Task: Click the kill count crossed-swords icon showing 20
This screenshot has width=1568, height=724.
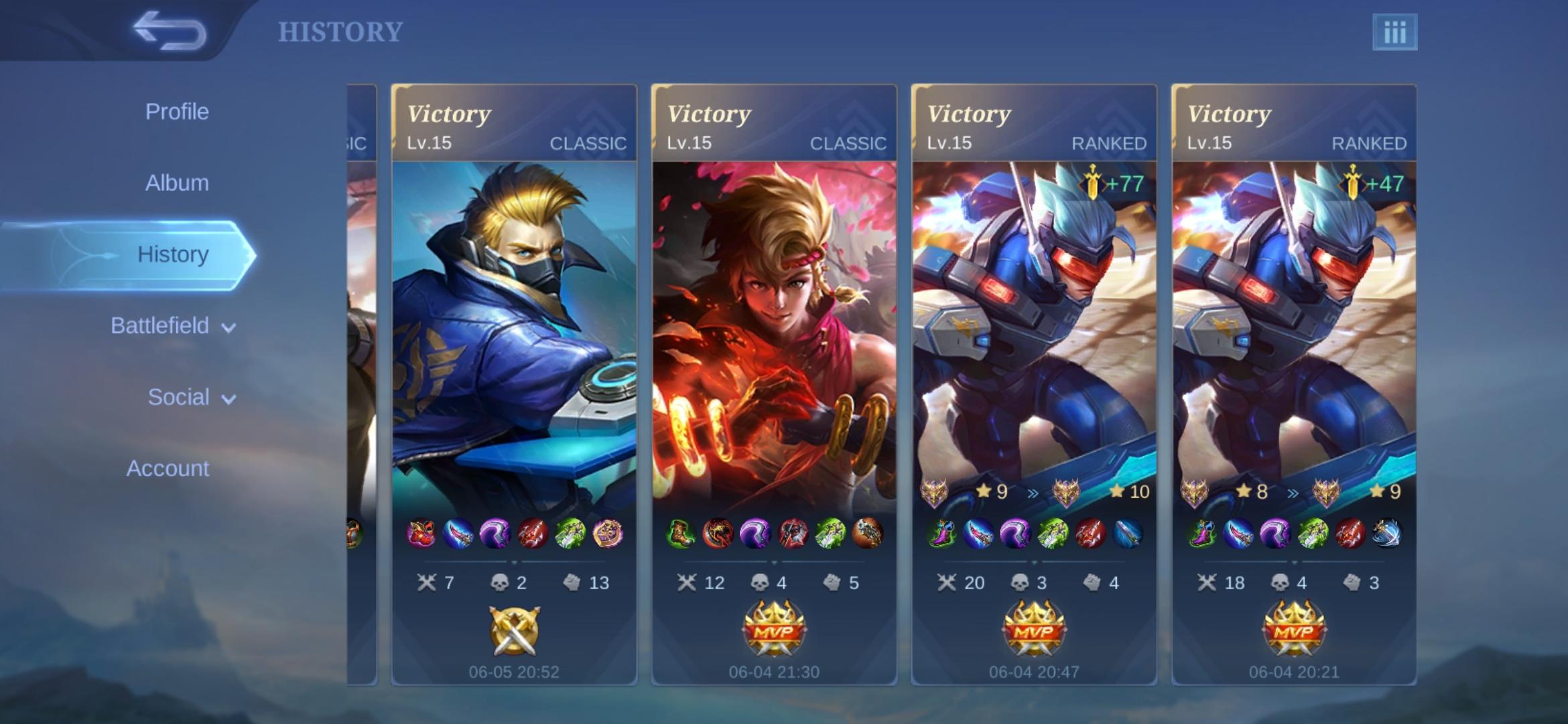Action: tap(949, 583)
